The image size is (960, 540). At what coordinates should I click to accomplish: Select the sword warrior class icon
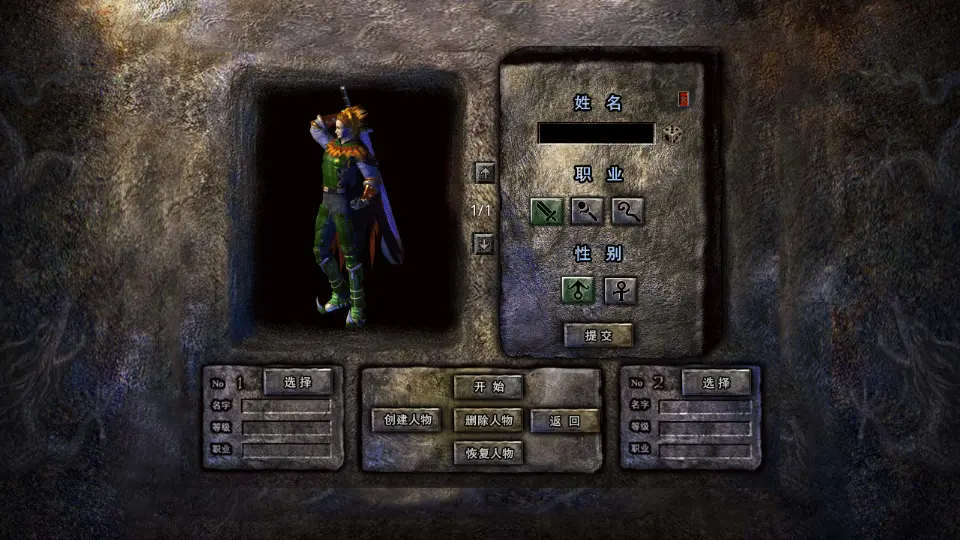(546, 212)
